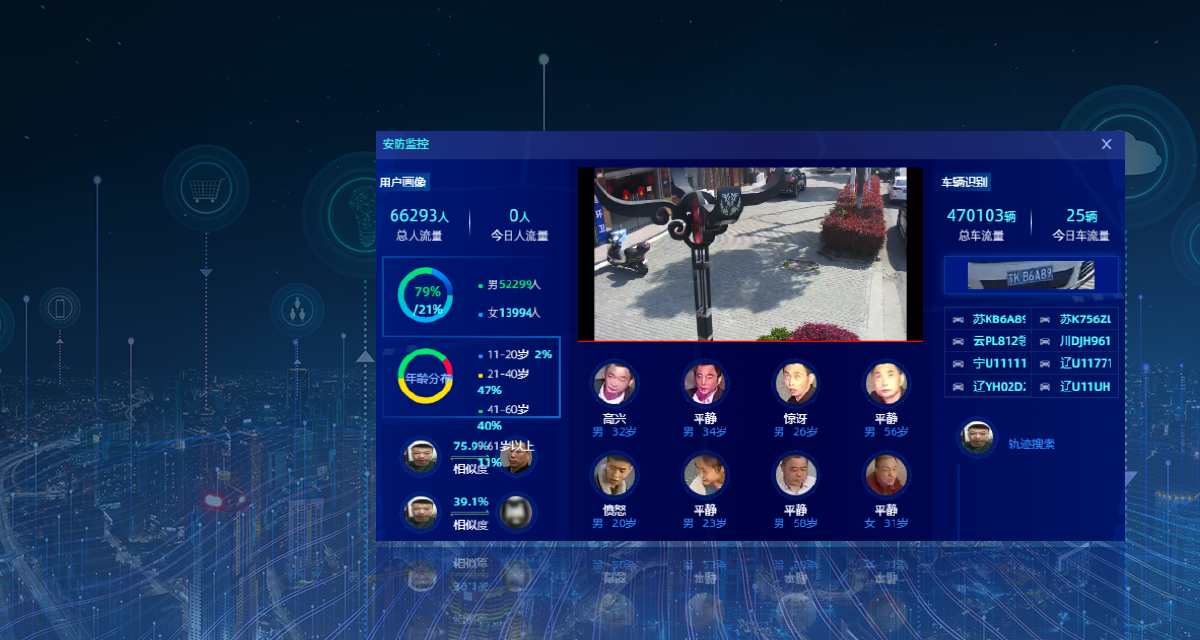Choose the 平静 男 56岁 capture thumbnail
The image size is (1200, 640).
click(x=885, y=382)
